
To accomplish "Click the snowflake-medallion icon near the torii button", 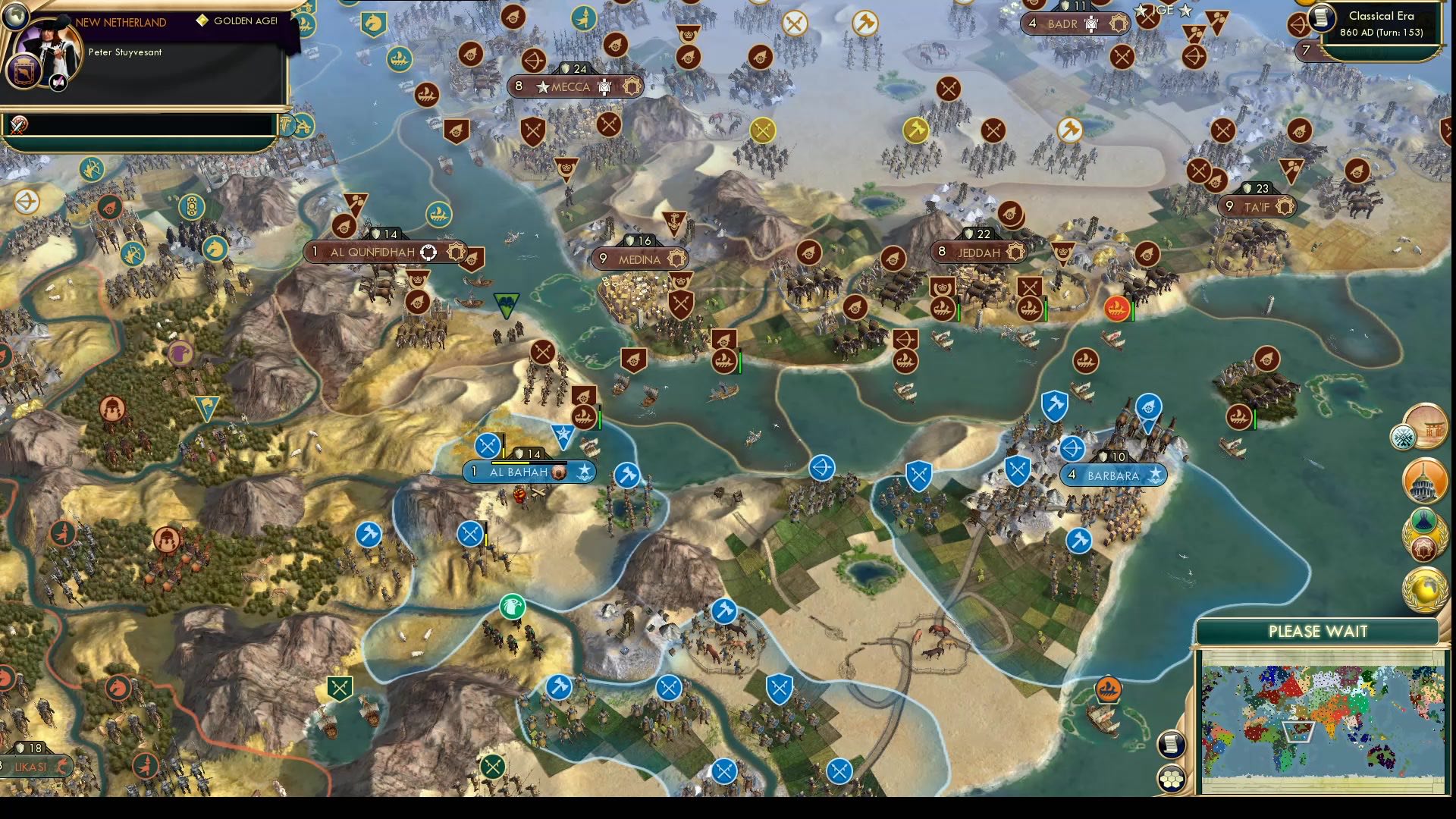I will tap(1404, 436).
